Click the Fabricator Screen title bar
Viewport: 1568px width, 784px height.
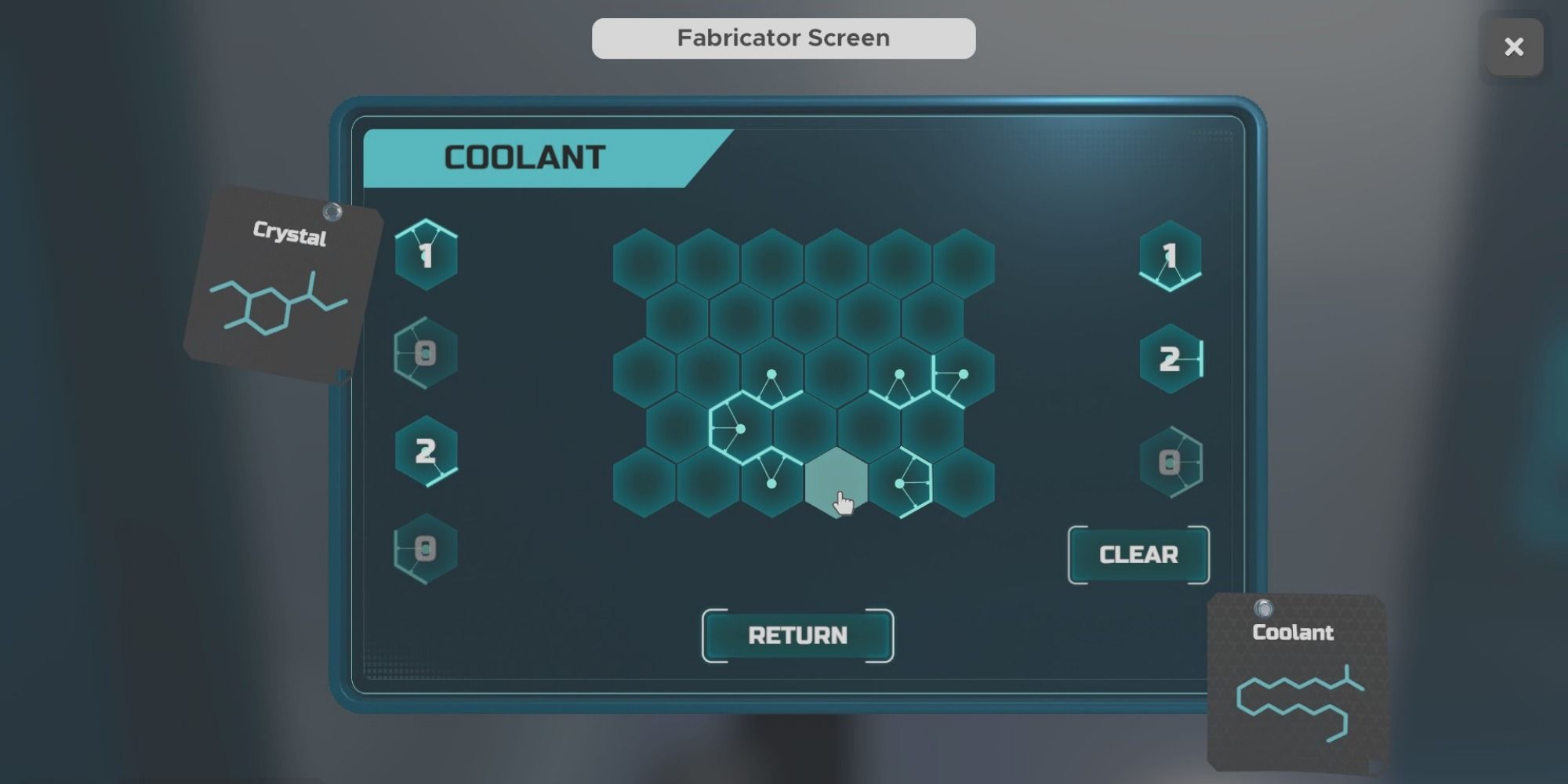coord(782,37)
